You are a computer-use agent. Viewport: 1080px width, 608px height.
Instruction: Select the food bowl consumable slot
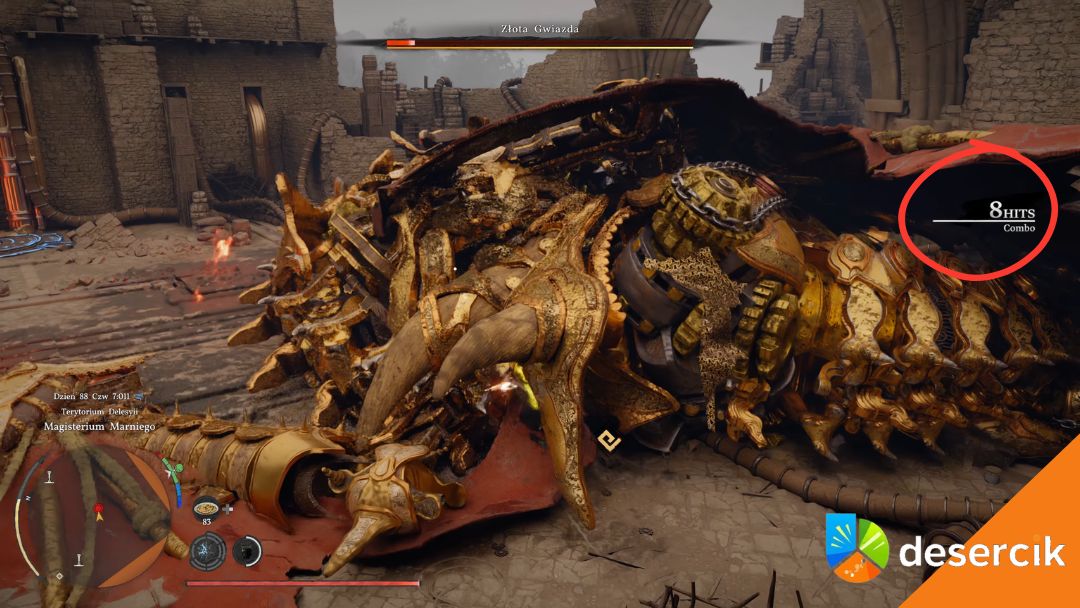point(207,504)
